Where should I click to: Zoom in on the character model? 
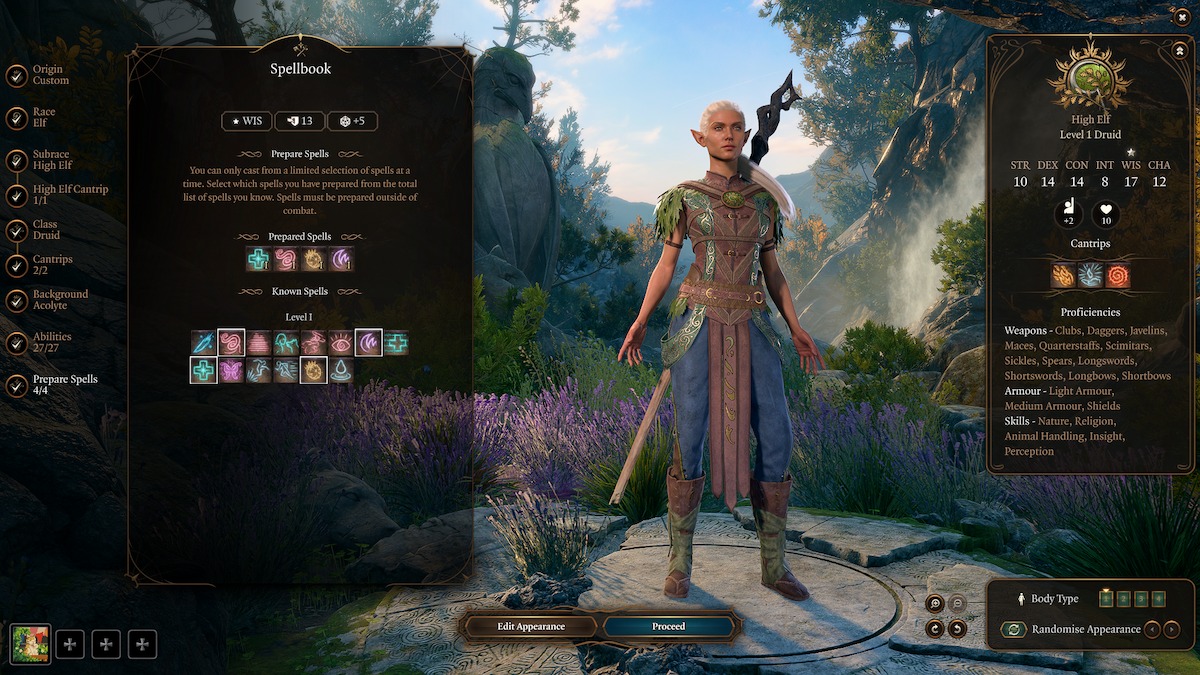click(x=934, y=603)
